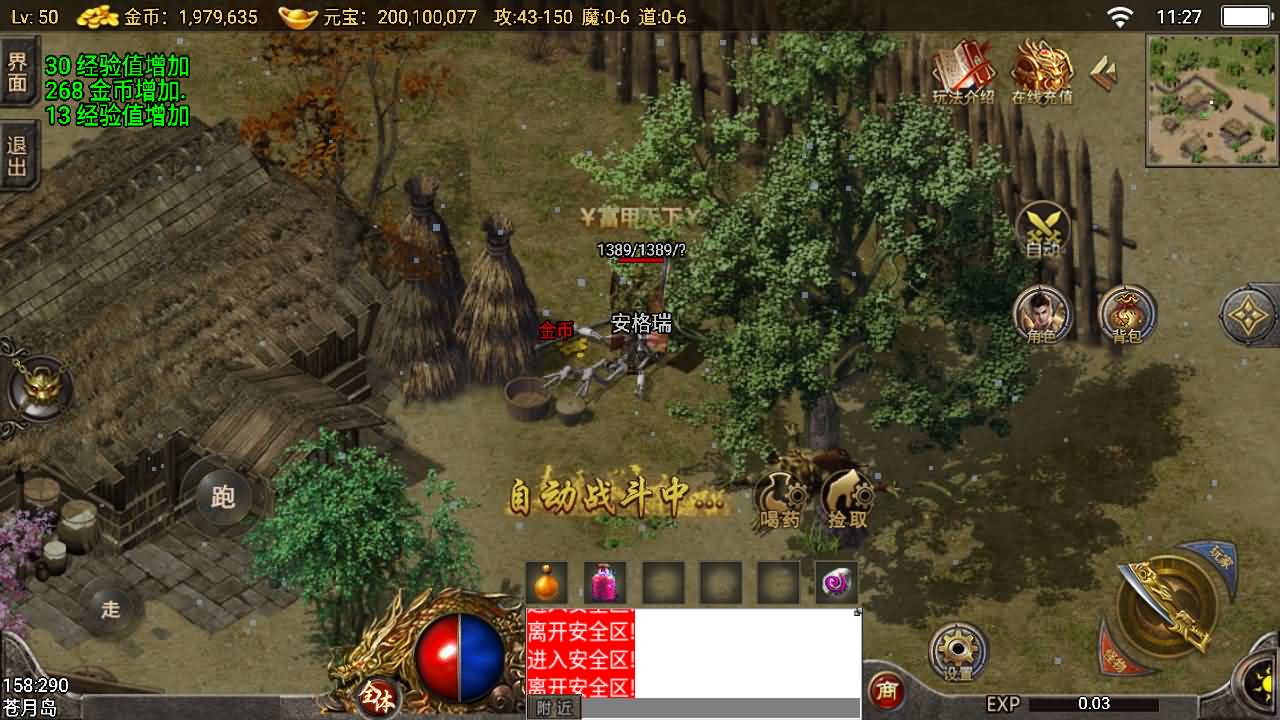Open the 背包 backpack icon

tap(1128, 310)
